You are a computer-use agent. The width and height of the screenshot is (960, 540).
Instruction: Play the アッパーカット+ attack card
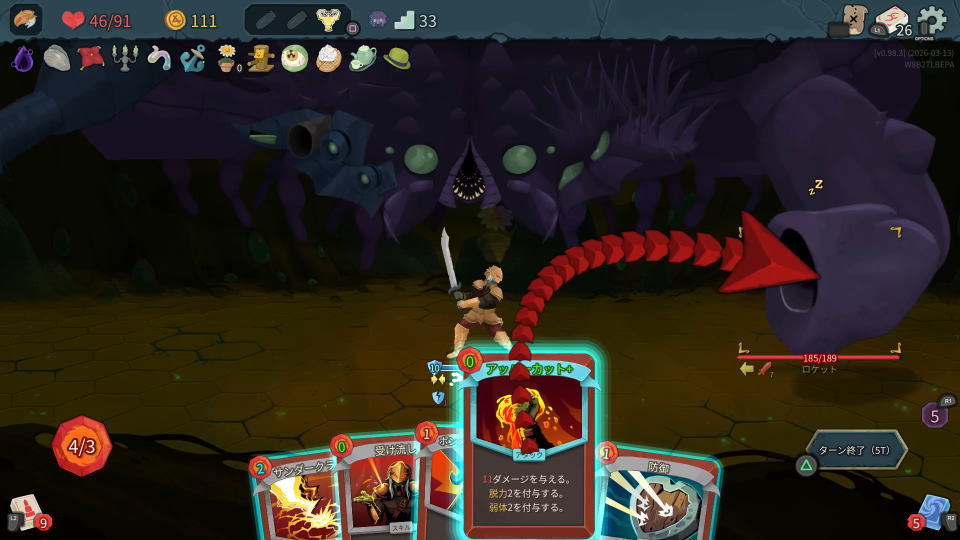point(530,450)
